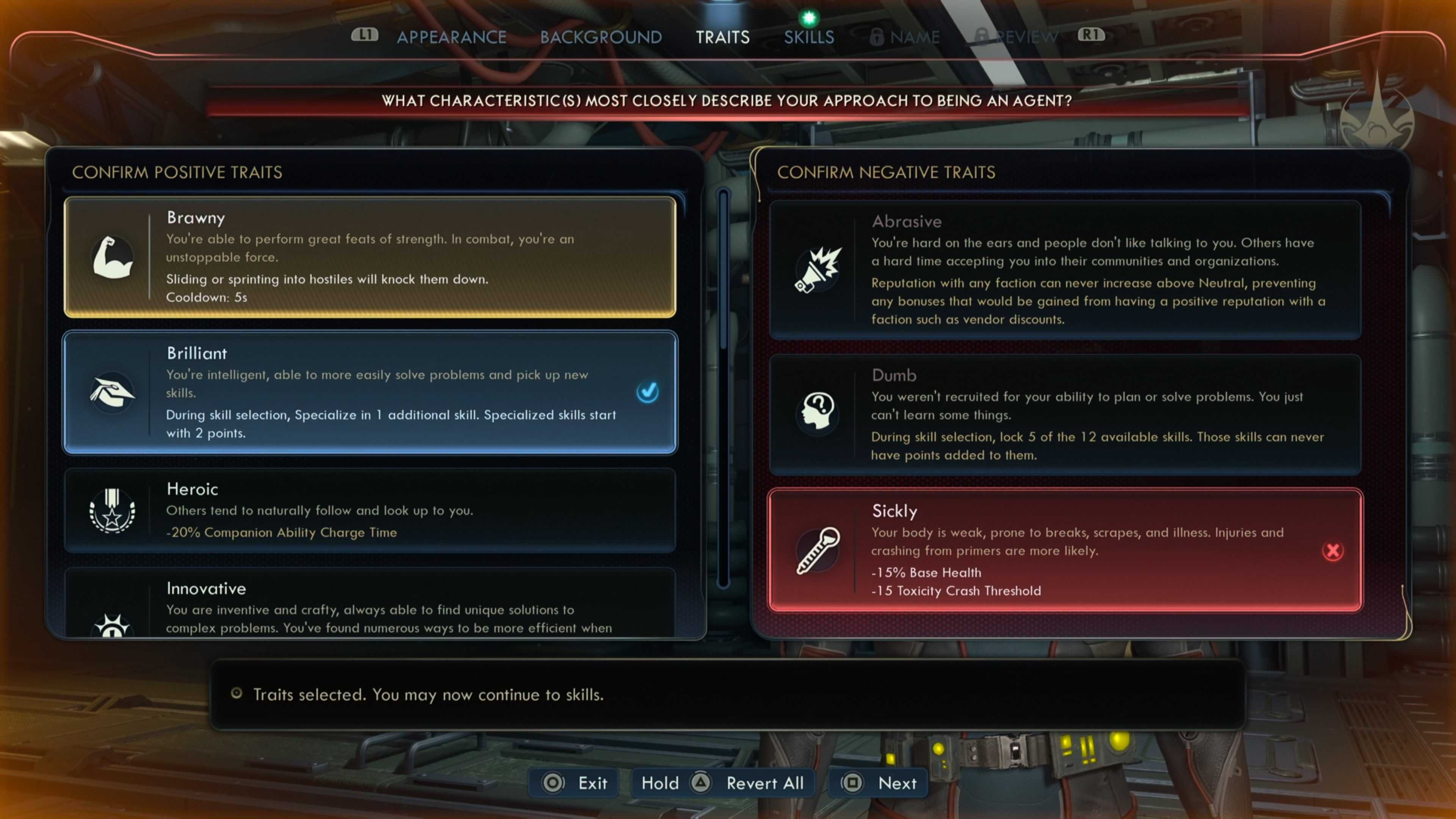Pick the Heroic positive trait
Screen dimensions: 1456x819
370,510
